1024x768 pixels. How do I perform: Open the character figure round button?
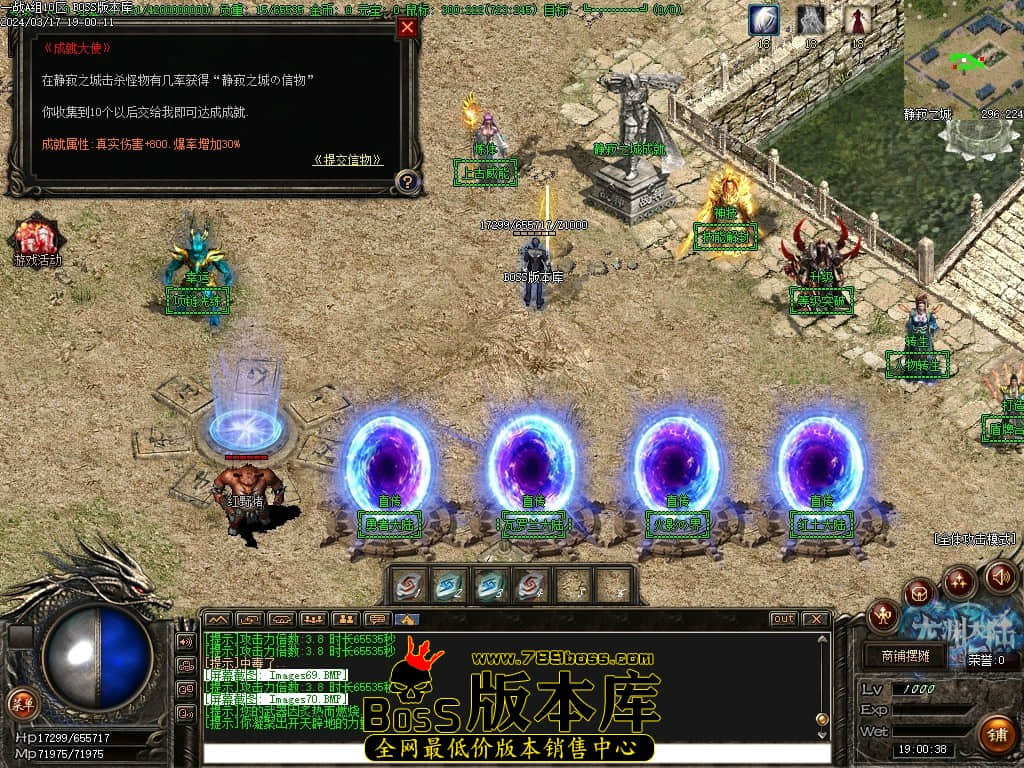[x=884, y=614]
